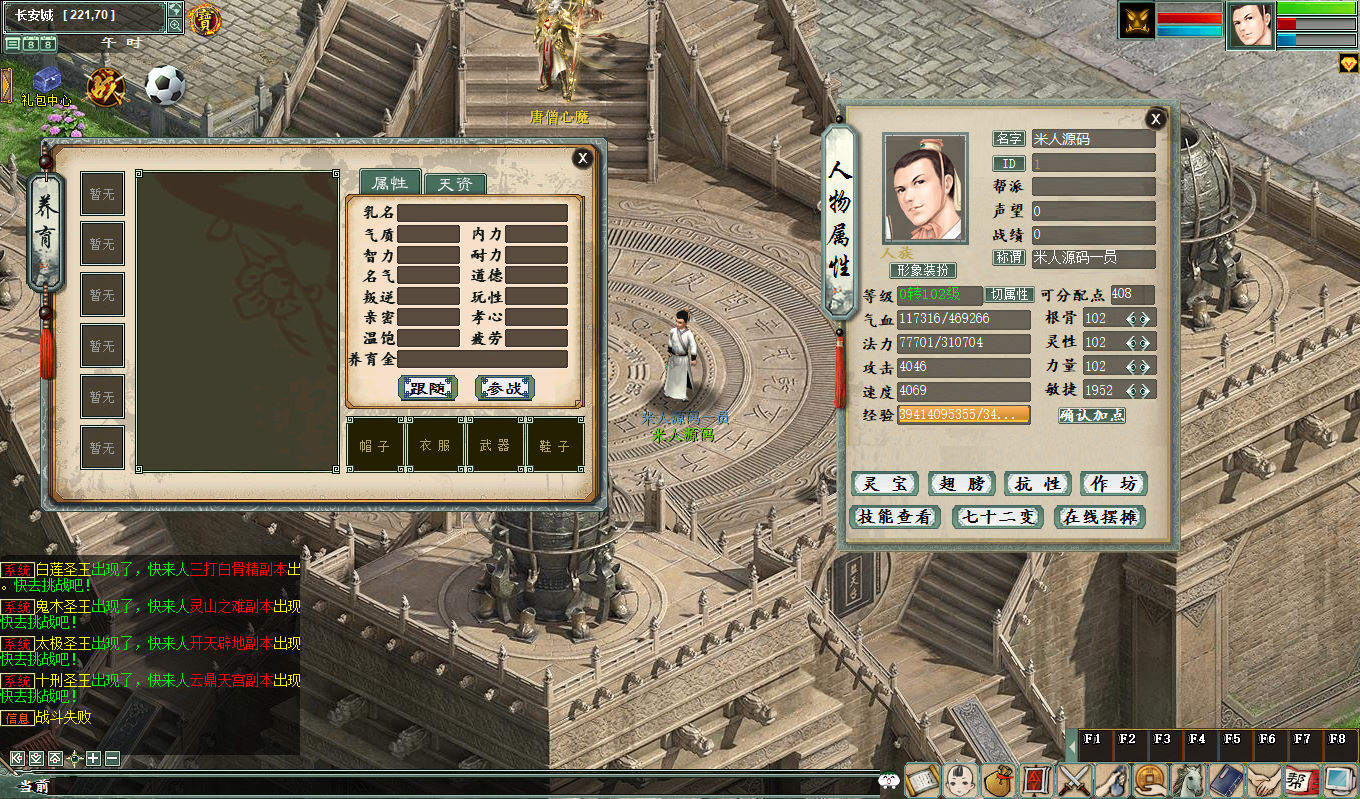Open the horse mount icon in toolbar
The width and height of the screenshot is (1360, 799).
point(1188,779)
